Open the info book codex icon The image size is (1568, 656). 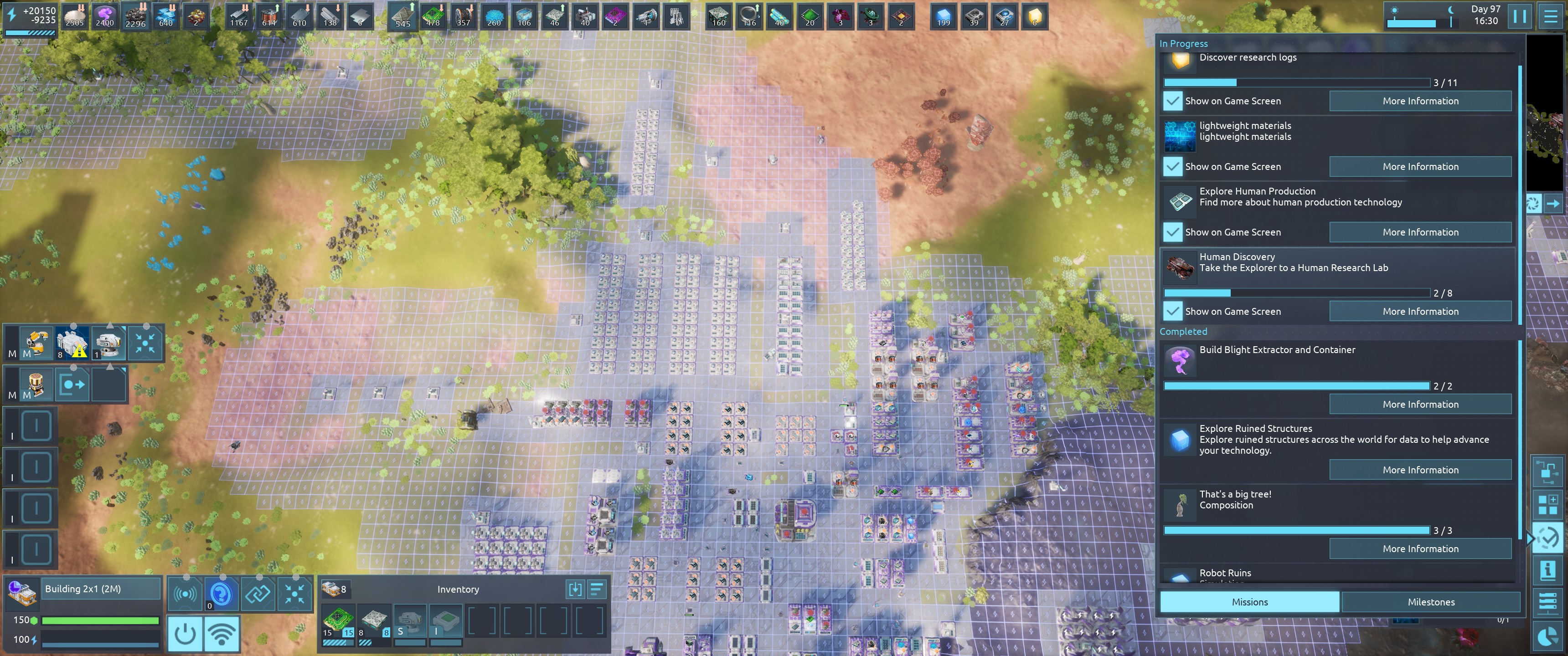click(x=1547, y=570)
